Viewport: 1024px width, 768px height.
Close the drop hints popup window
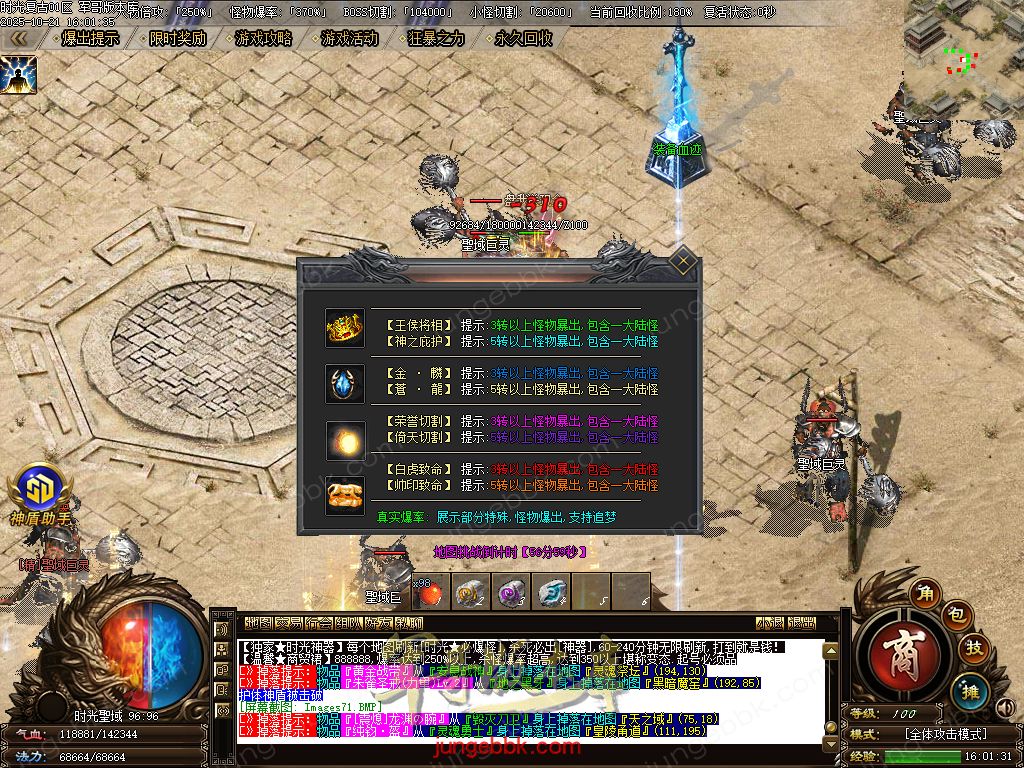point(683,263)
